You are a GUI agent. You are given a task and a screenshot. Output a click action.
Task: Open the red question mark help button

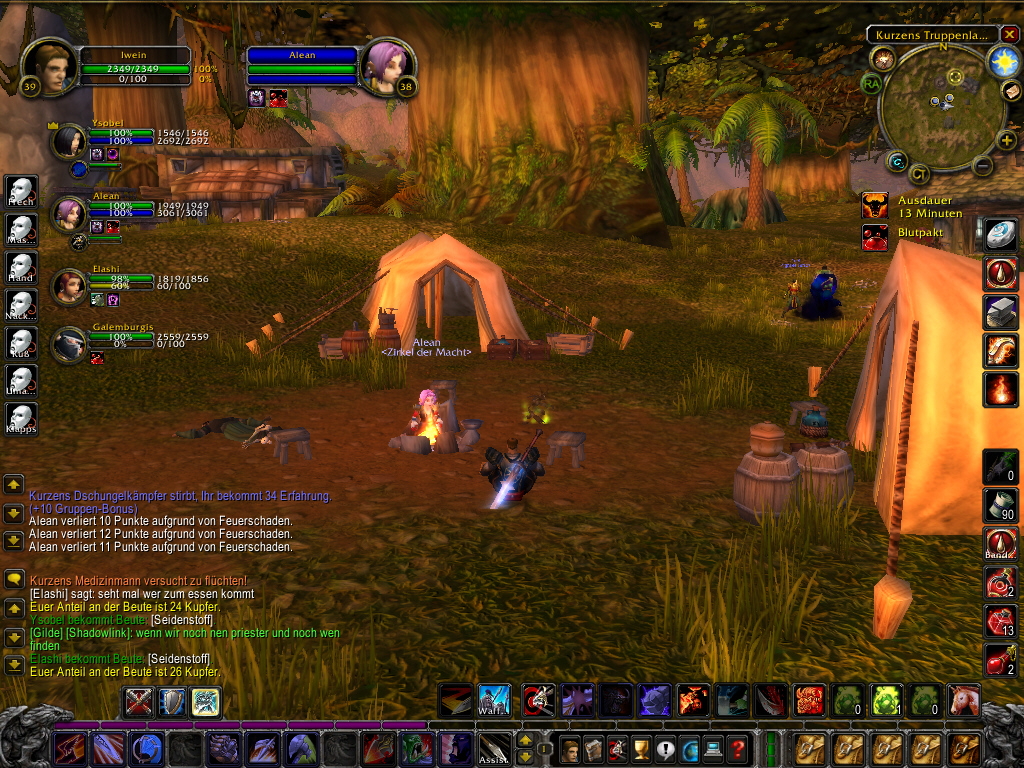pyautogui.click(x=738, y=748)
